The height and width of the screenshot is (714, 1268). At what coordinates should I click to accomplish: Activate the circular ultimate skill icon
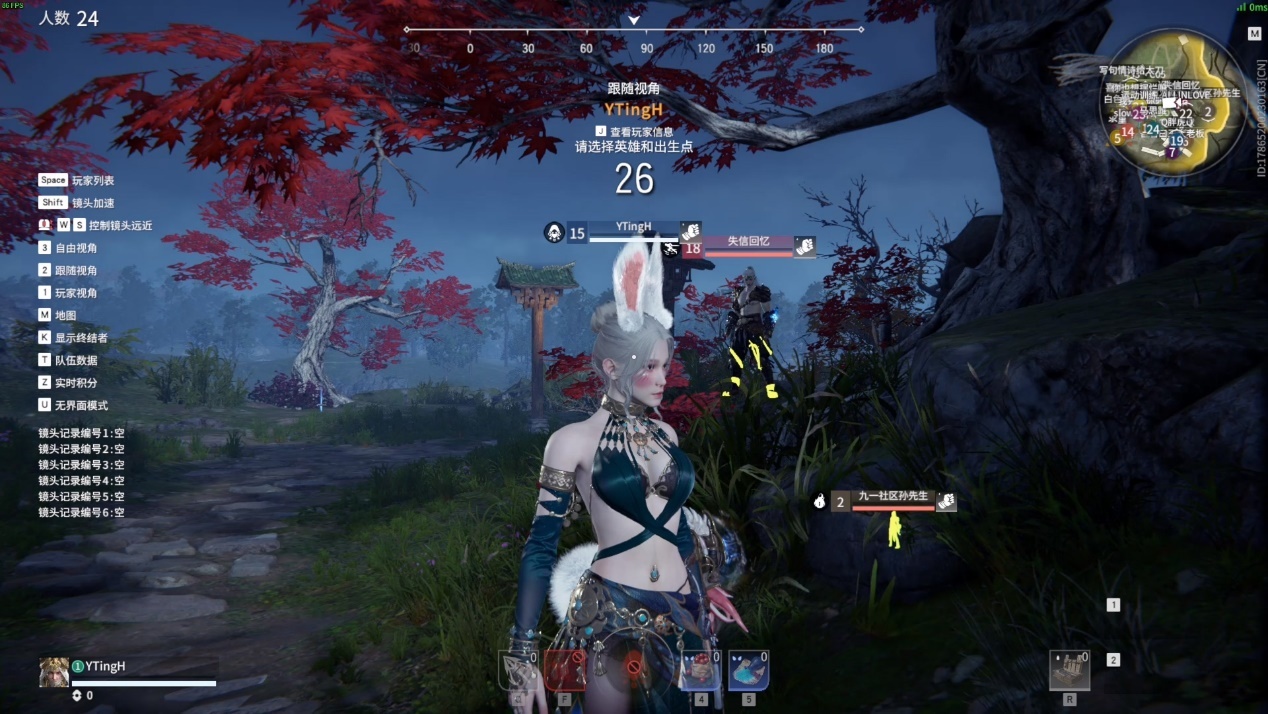(x=633, y=666)
